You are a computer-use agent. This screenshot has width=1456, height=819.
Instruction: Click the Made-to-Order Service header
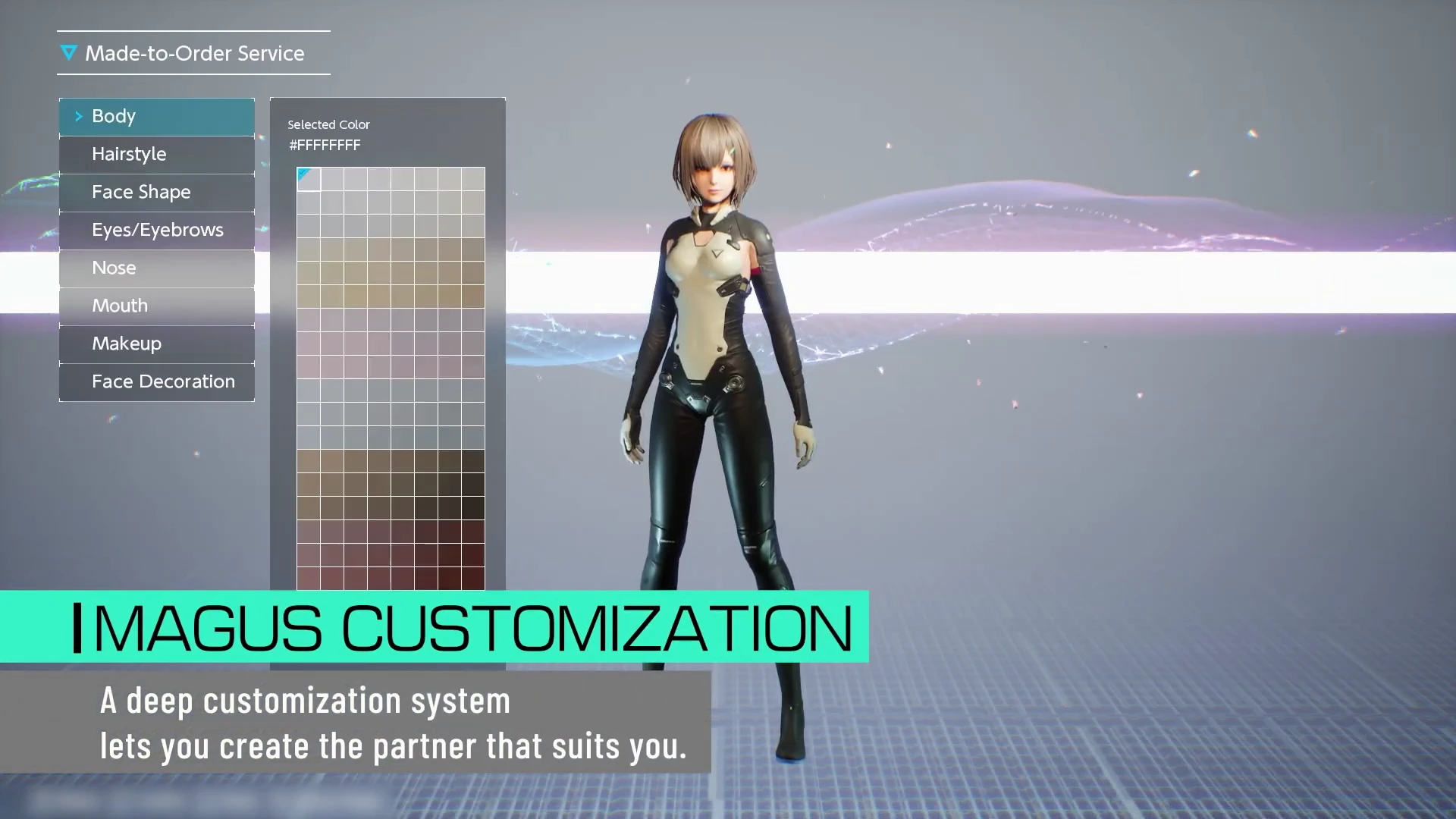point(193,53)
